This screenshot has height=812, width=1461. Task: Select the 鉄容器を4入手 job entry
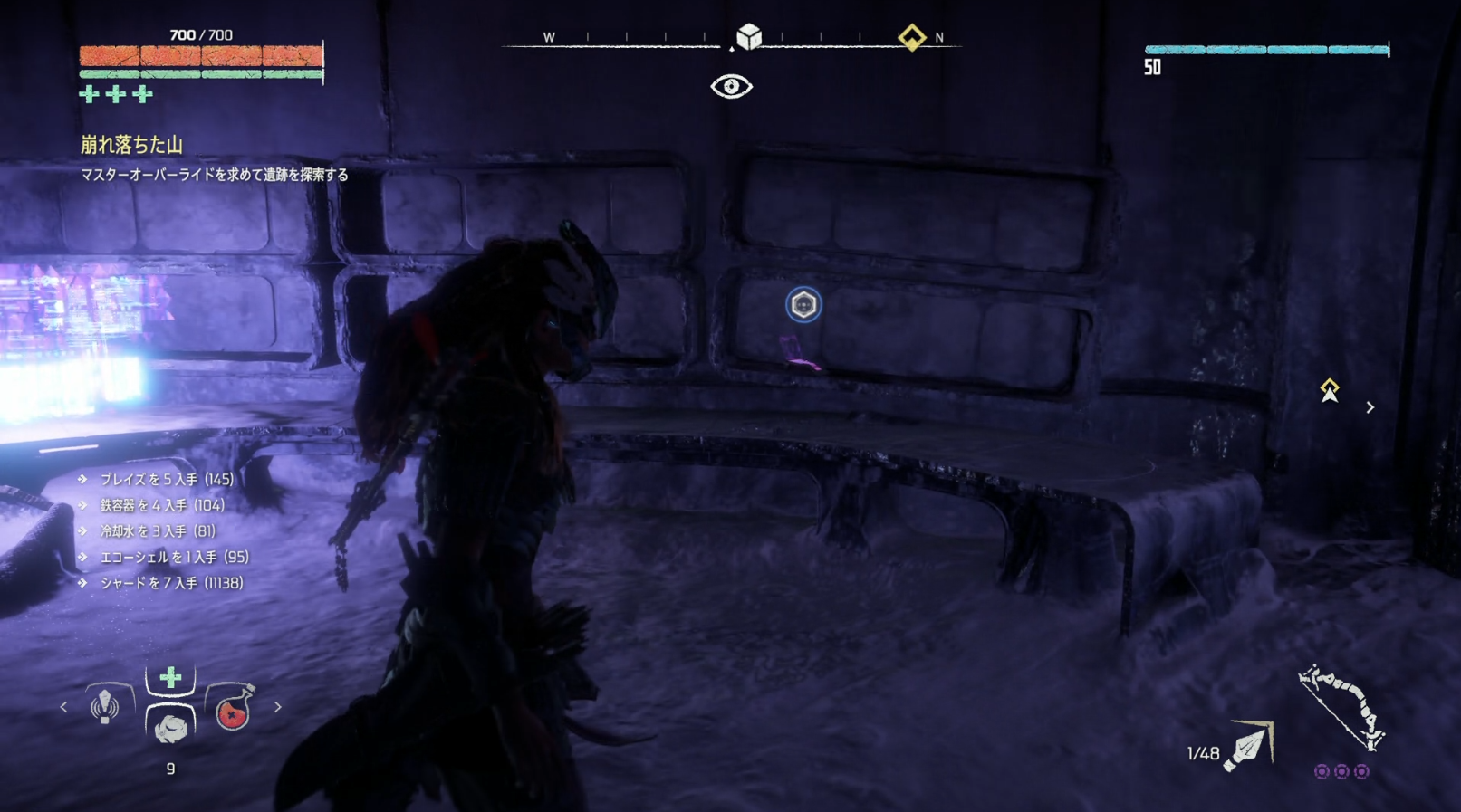click(162, 505)
